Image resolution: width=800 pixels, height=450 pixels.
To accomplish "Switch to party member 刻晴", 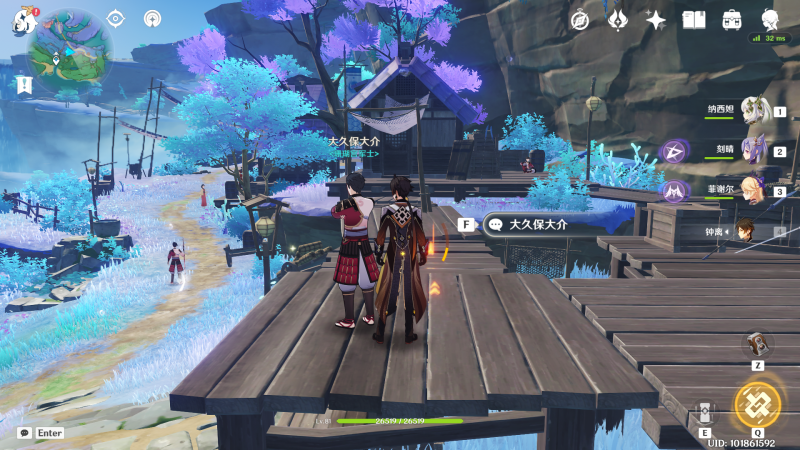I will coord(754,151).
